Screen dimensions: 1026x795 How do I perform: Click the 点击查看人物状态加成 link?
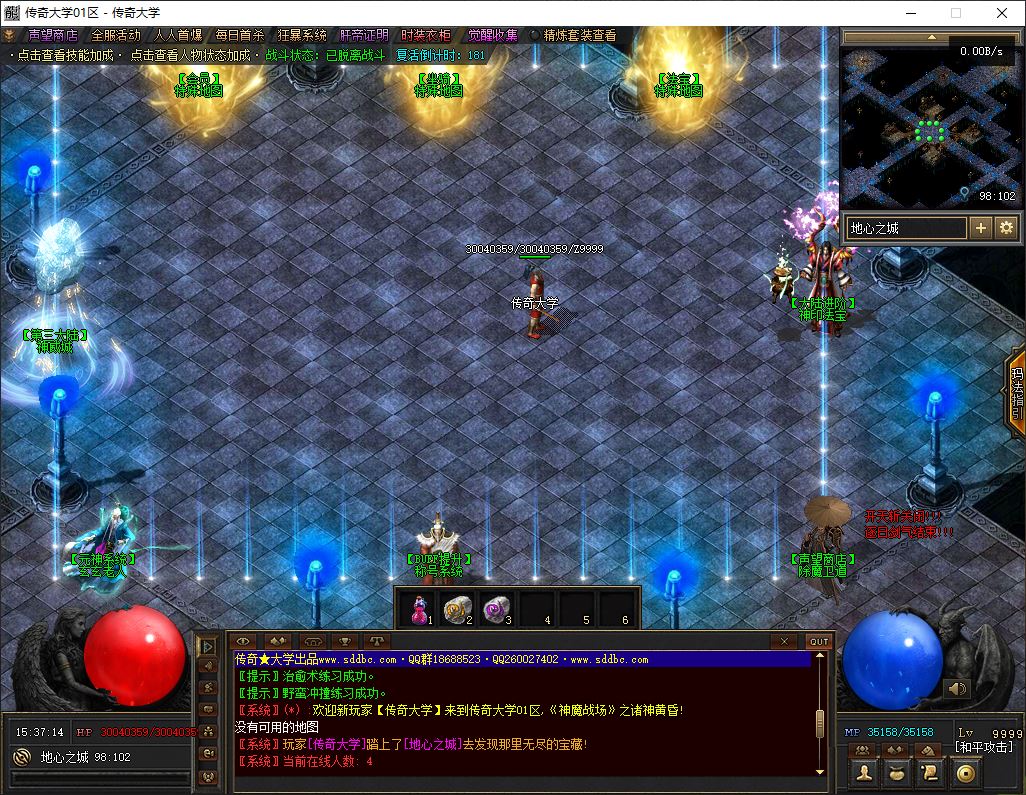[189, 55]
